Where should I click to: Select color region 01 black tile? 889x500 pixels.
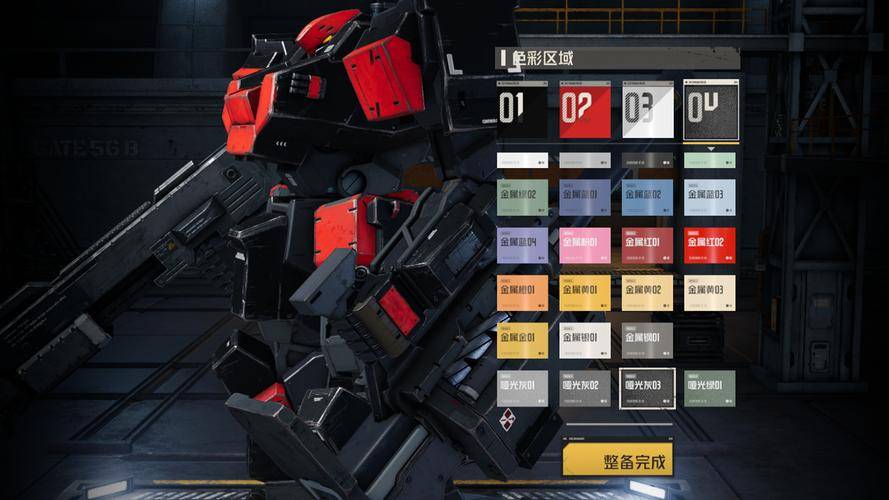522,110
